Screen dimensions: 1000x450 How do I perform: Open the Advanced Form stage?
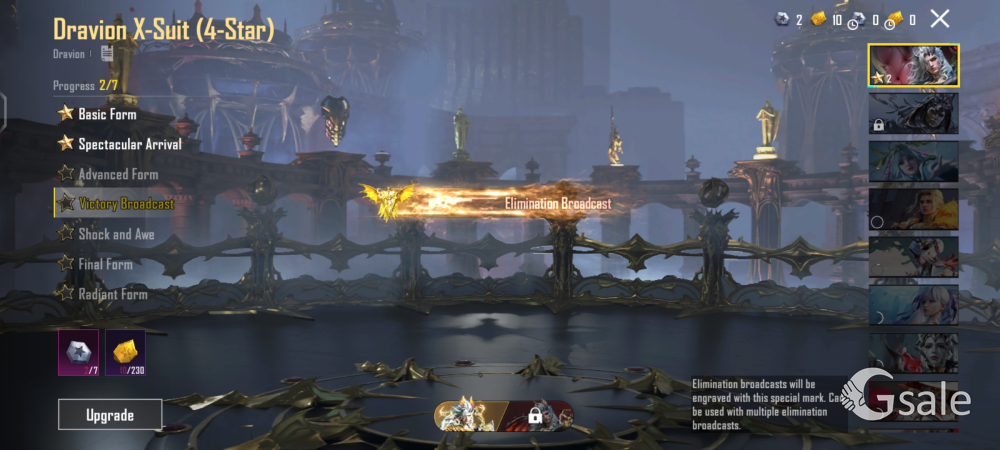tap(118, 174)
